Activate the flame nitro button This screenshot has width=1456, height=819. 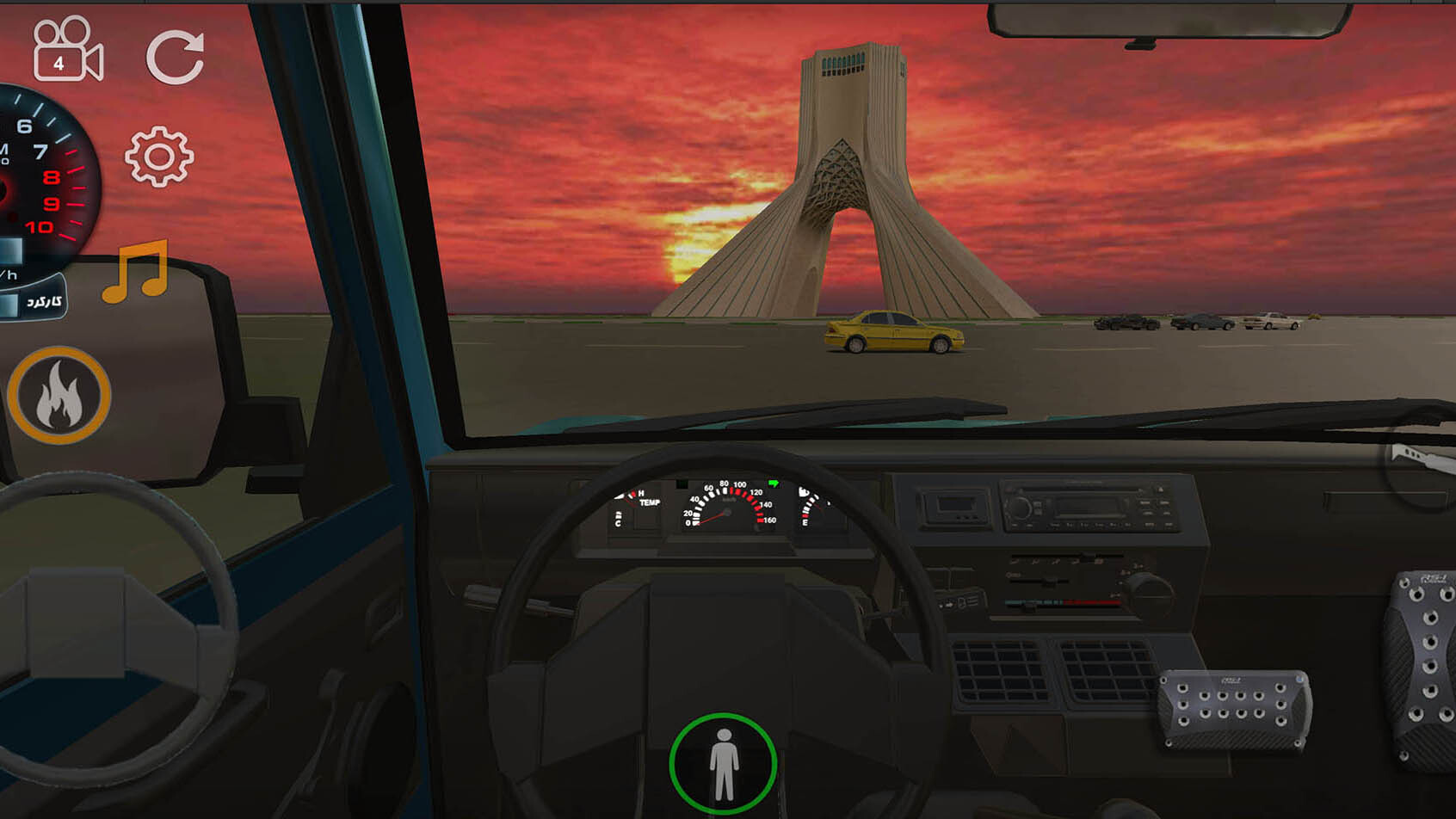59,396
